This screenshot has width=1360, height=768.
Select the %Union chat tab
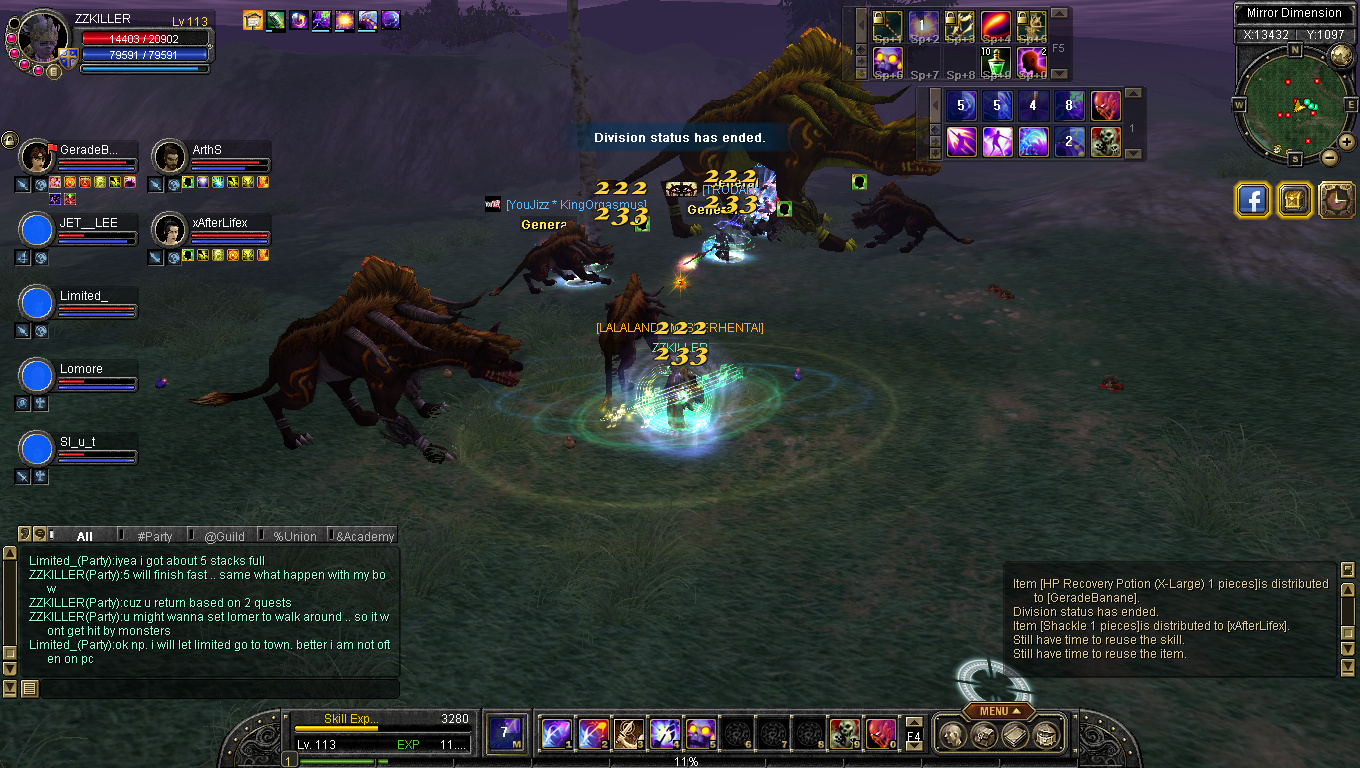click(295, 536)
